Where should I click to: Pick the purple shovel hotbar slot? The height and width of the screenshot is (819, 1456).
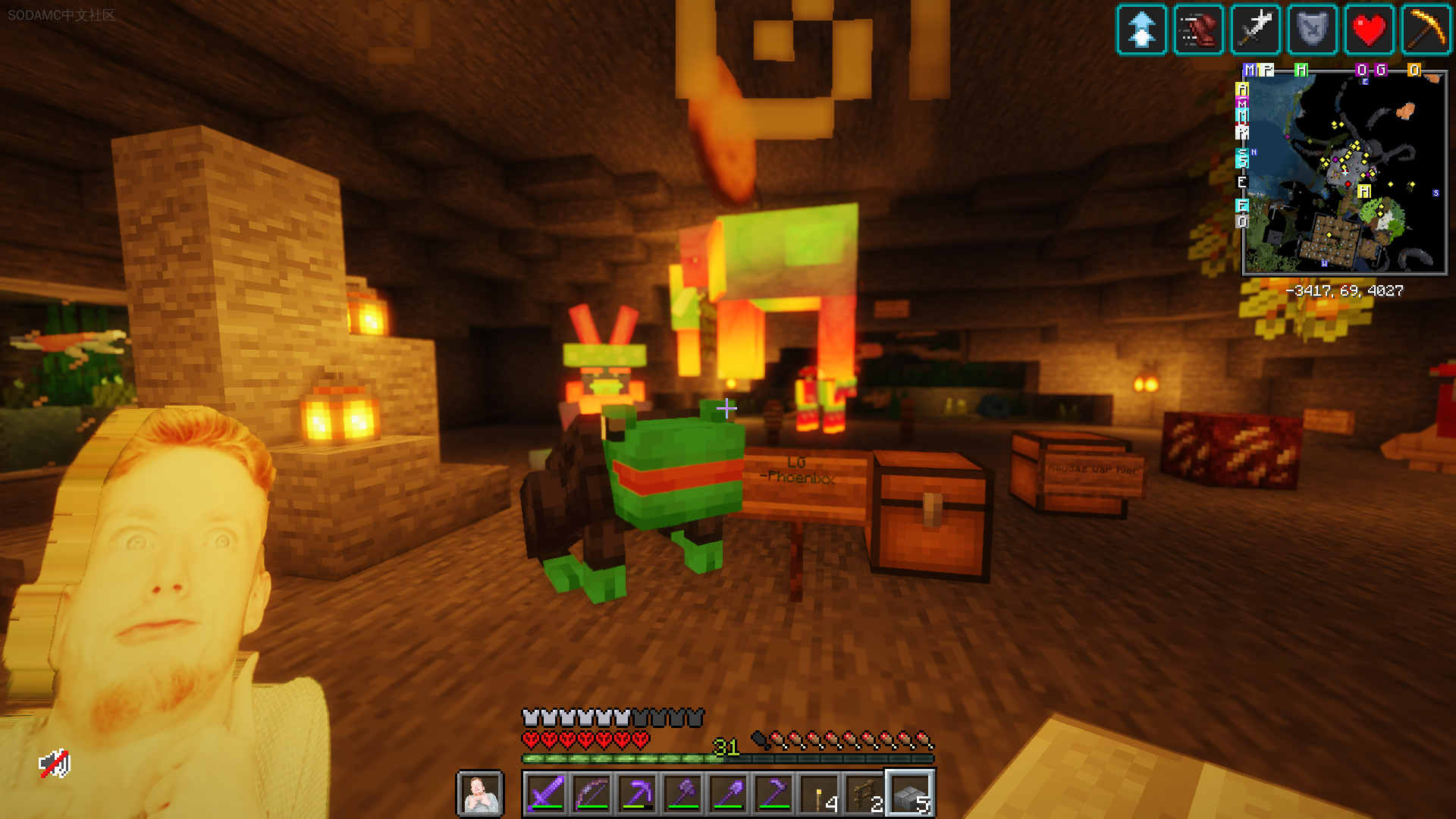[x=729, y=794]
